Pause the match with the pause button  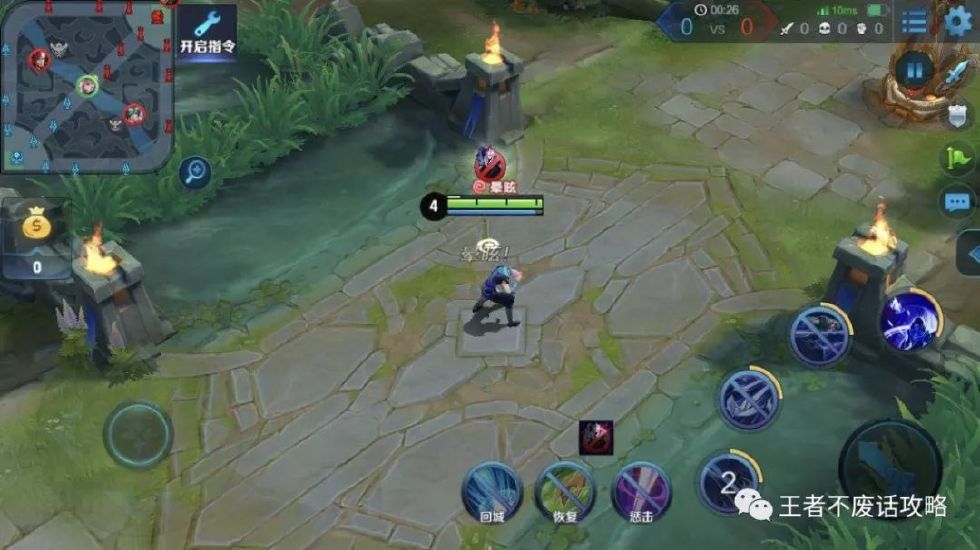pyautogui.click(x=914, y=70)
